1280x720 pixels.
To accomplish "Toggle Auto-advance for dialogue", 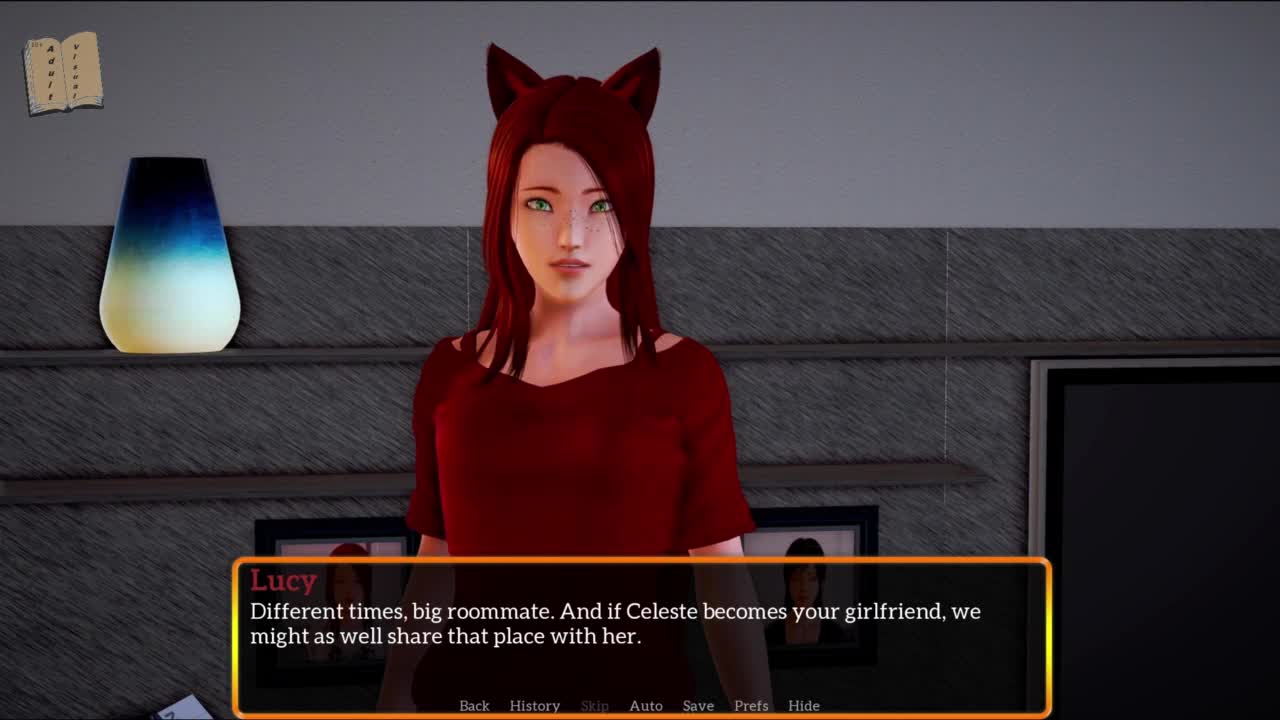I will pyautogui.click(x=646, y=705).
